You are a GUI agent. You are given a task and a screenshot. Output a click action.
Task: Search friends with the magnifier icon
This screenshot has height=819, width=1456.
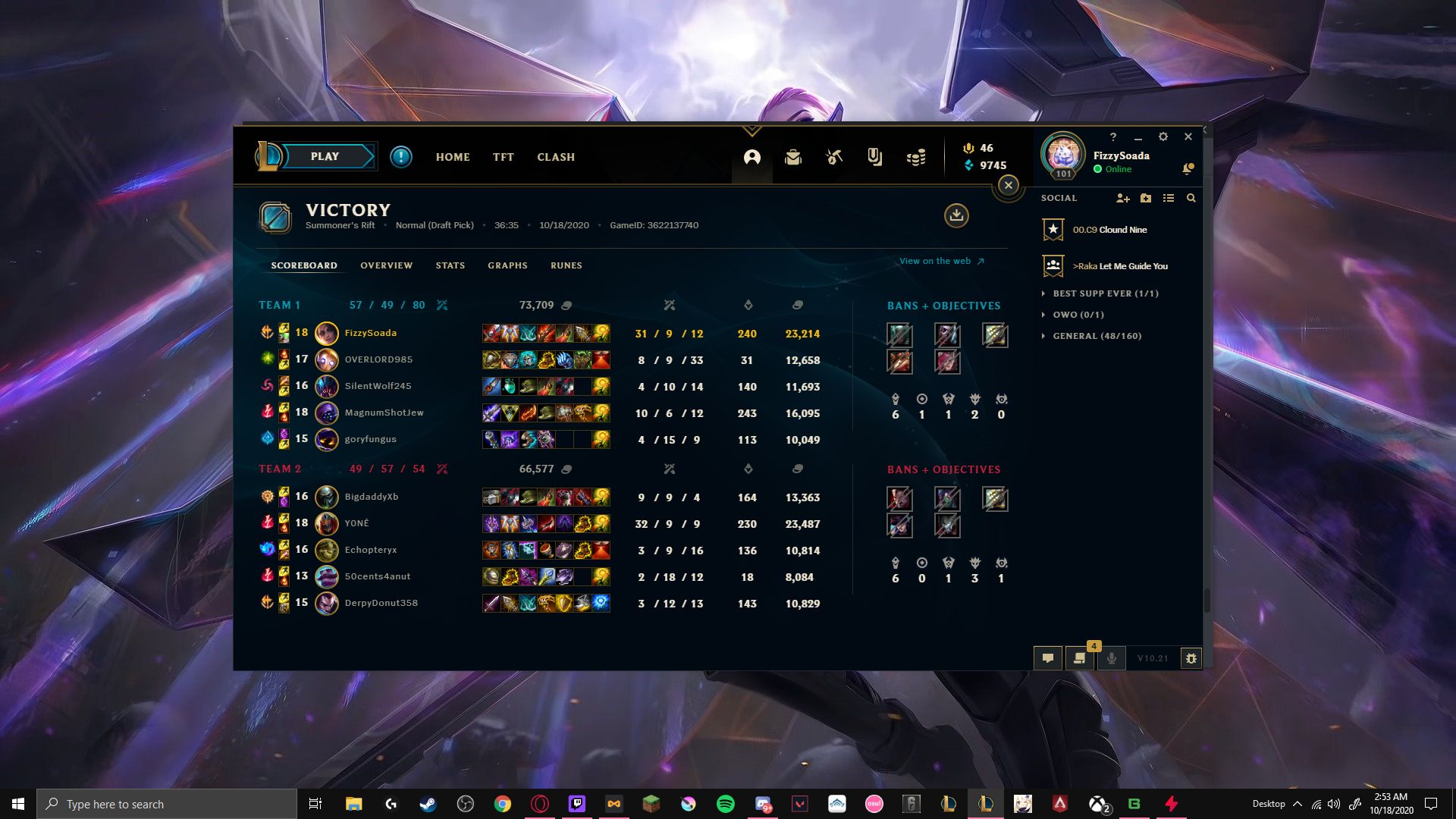(1191, 198)
